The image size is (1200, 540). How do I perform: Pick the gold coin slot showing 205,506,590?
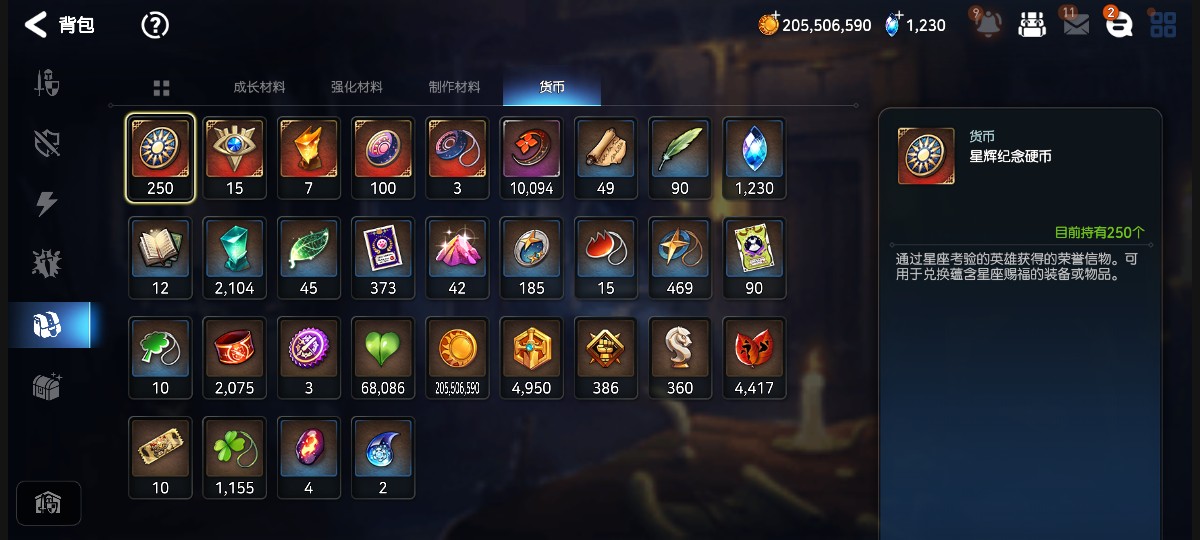click(457, 358)
